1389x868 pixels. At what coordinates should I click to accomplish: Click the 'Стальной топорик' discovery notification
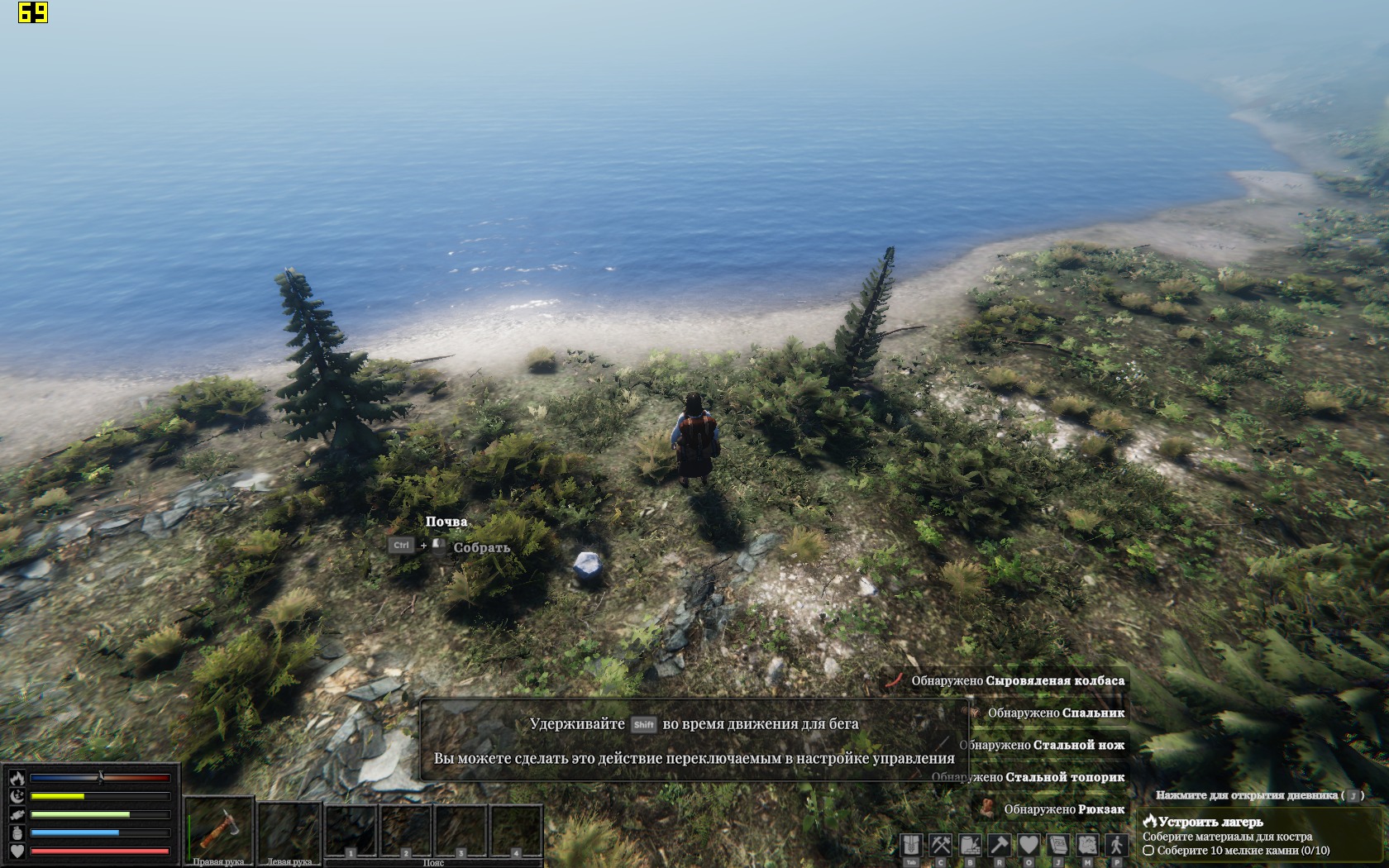click(1029, 777)
